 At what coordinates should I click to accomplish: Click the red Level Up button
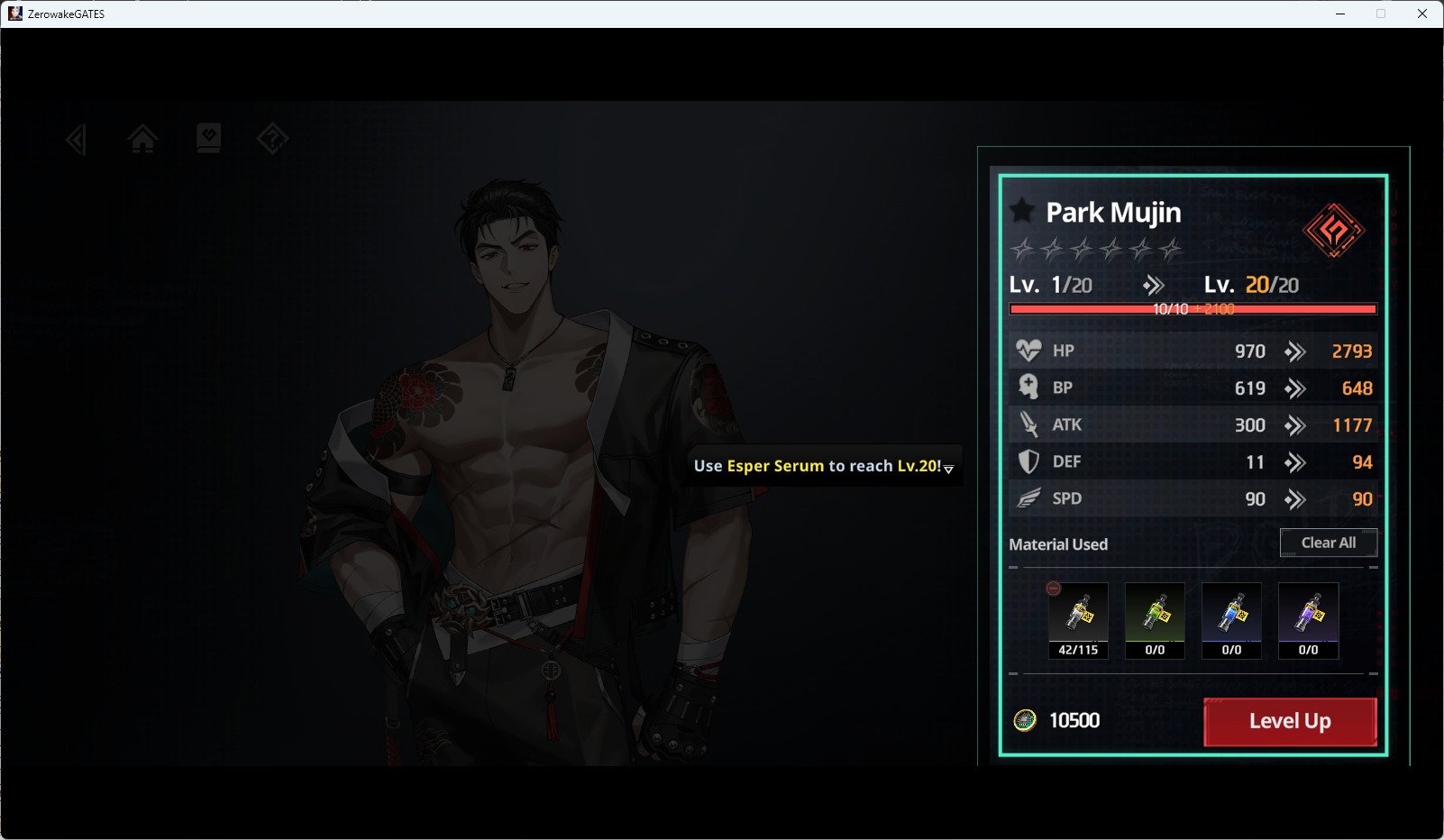pyautogui.click(x=1290, y=721)
